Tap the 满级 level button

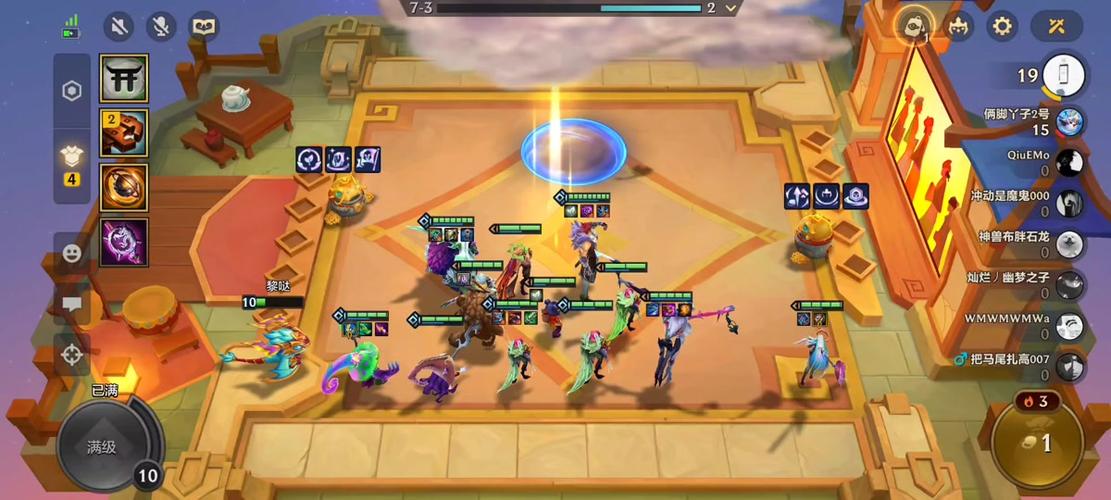103,447
